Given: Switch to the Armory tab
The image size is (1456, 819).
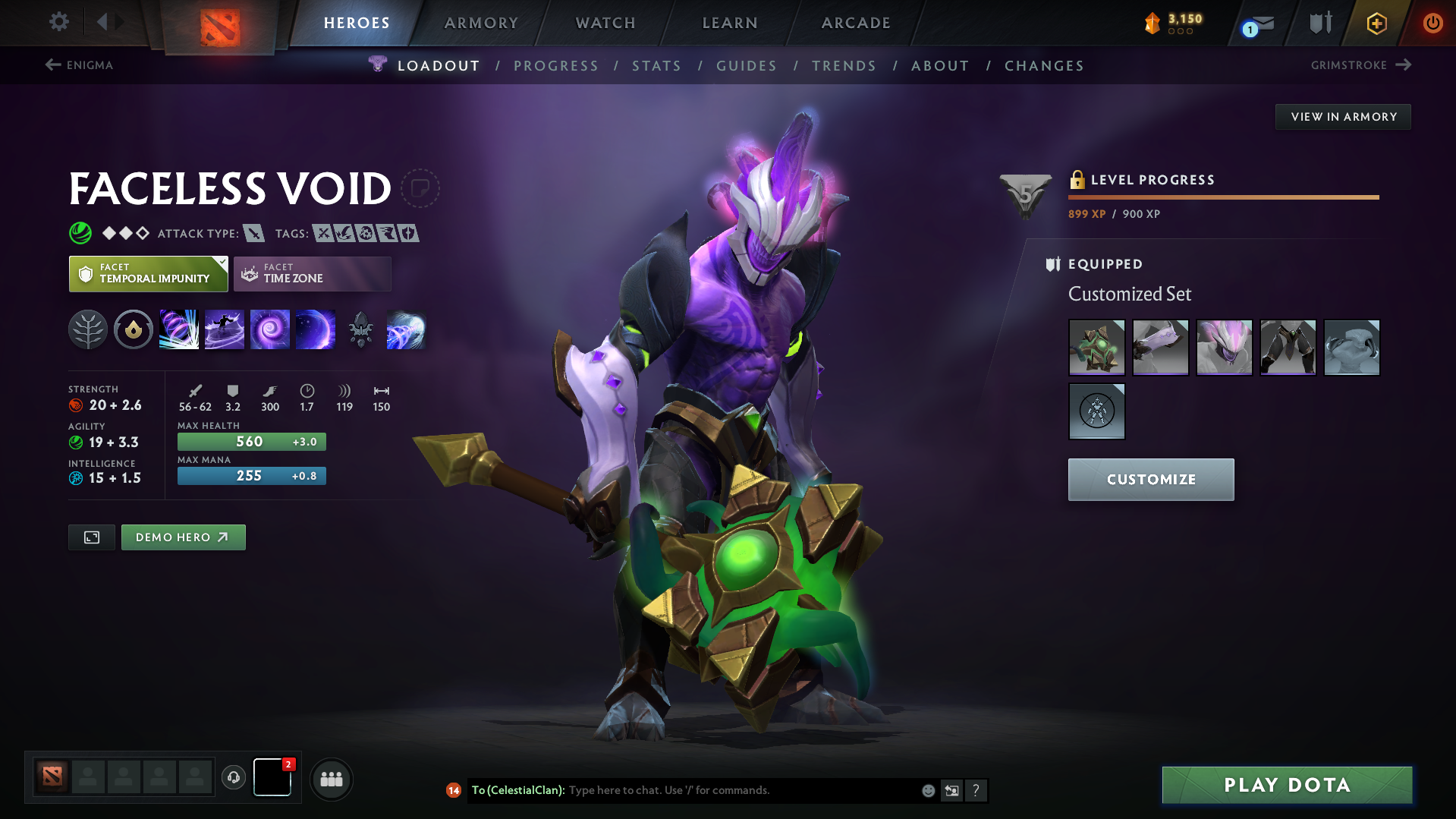Looking at the screenshot, I should pos(481,23).
